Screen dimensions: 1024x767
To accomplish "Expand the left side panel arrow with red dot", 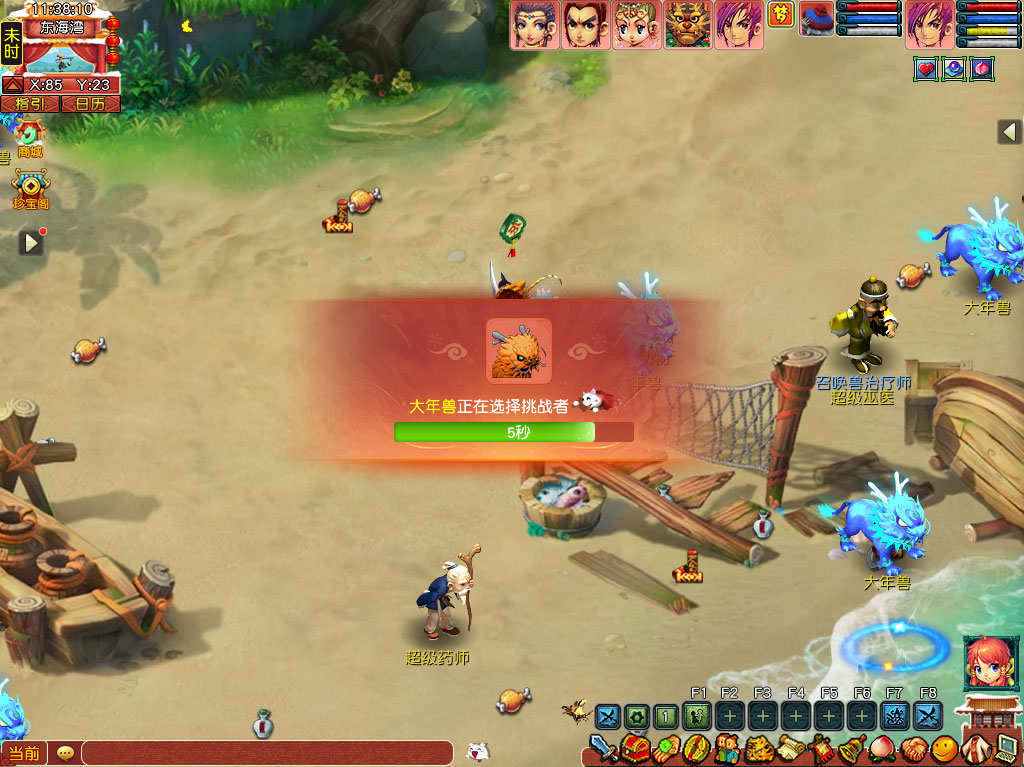I will click(x=31, y=242).
